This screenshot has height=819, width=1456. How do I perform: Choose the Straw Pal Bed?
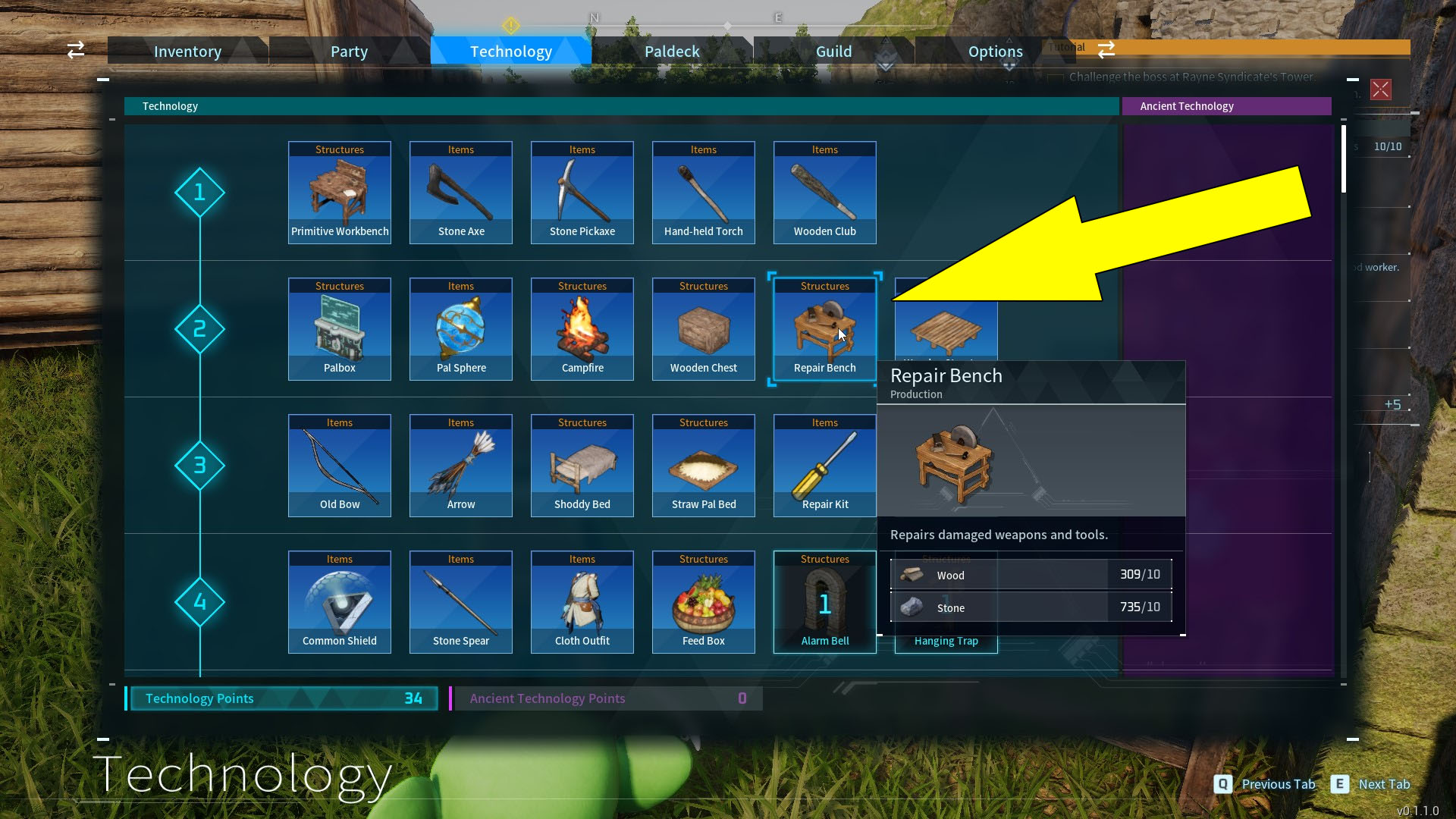[x=703, y=465]
